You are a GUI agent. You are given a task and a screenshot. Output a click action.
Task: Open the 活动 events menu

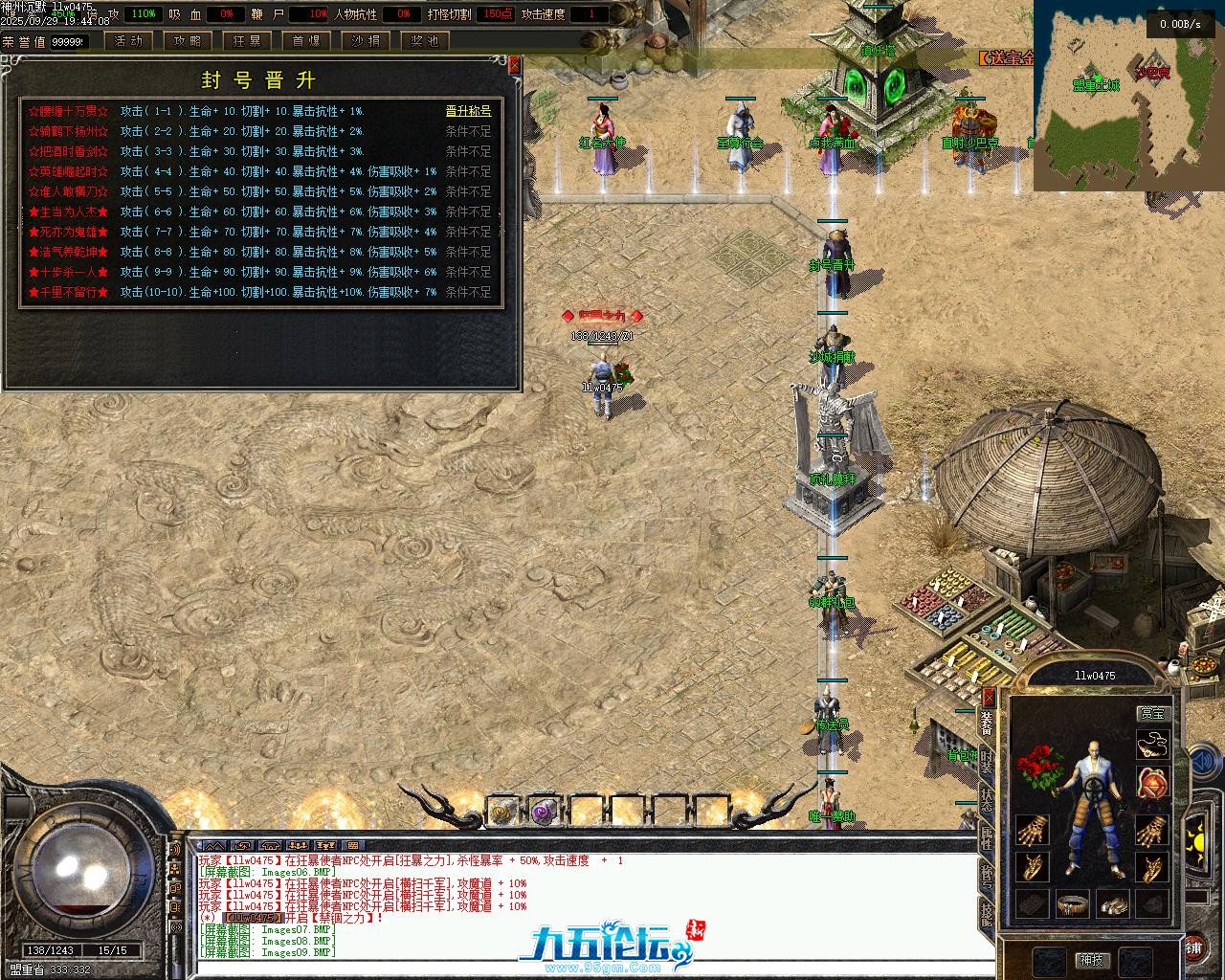click(127, 41)
